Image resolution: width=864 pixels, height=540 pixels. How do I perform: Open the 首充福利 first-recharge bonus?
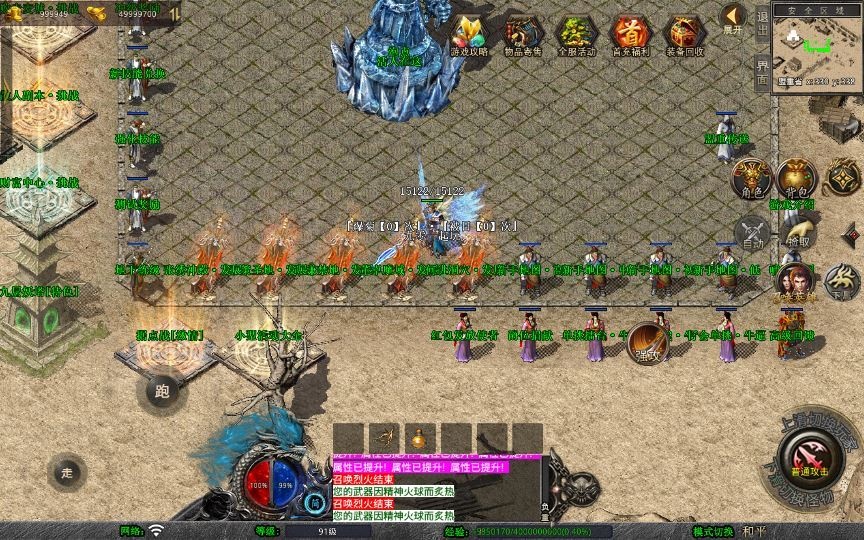coord(631,34)
